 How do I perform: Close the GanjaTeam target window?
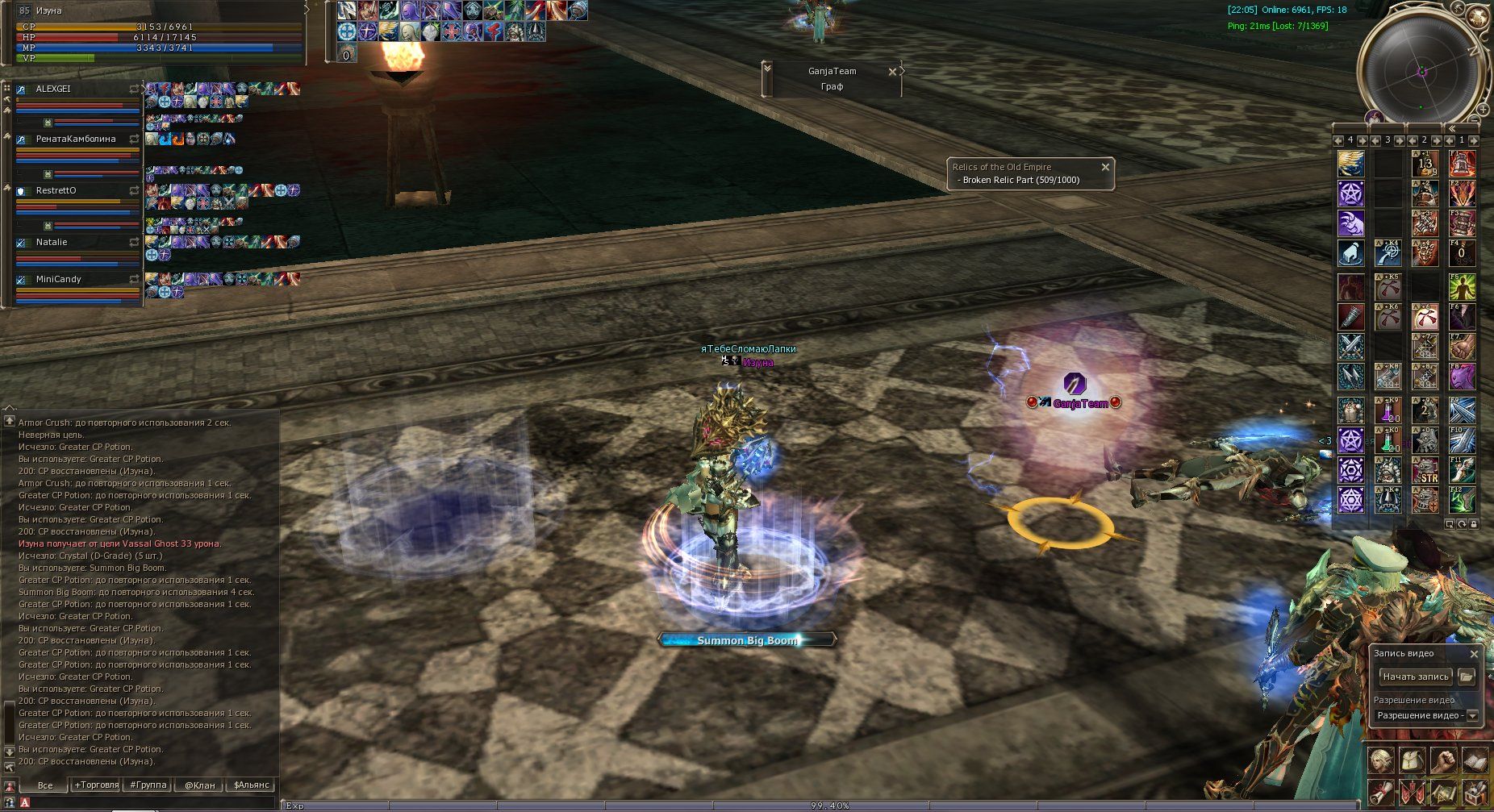point(892,72)
